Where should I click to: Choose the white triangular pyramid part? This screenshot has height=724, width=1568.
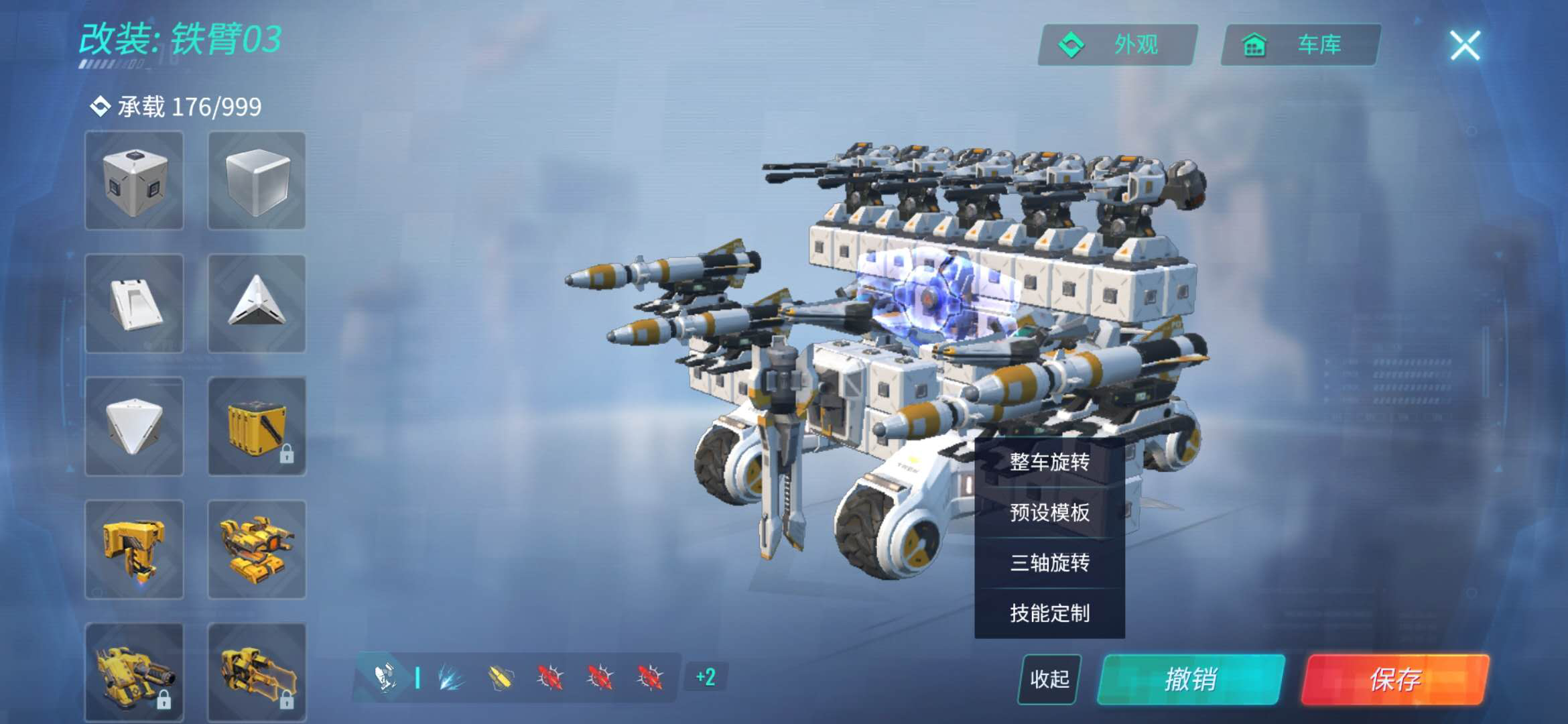click(257, 304)
